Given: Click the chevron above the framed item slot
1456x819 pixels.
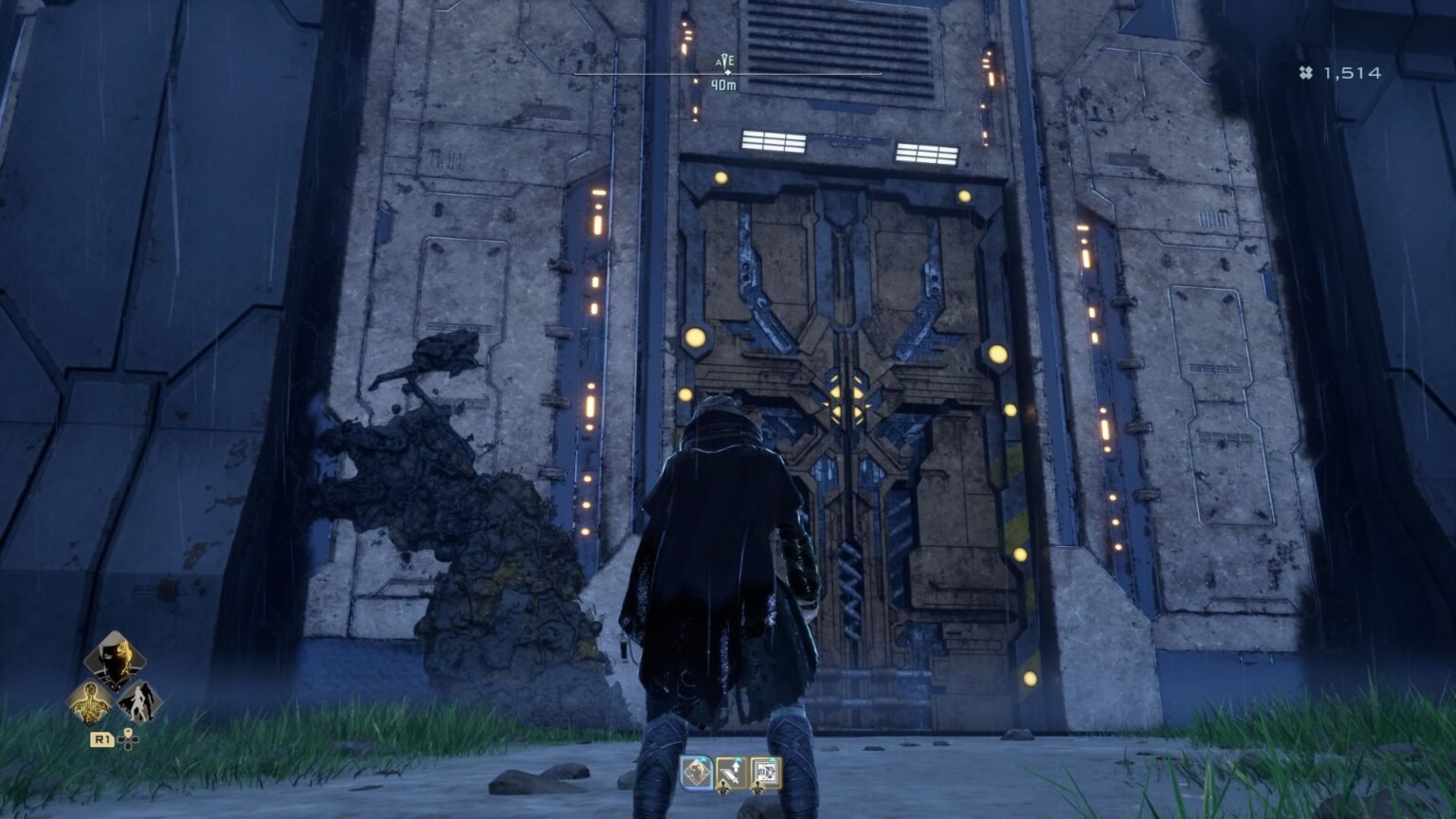Looking at the screenshot, I should 772,758.
